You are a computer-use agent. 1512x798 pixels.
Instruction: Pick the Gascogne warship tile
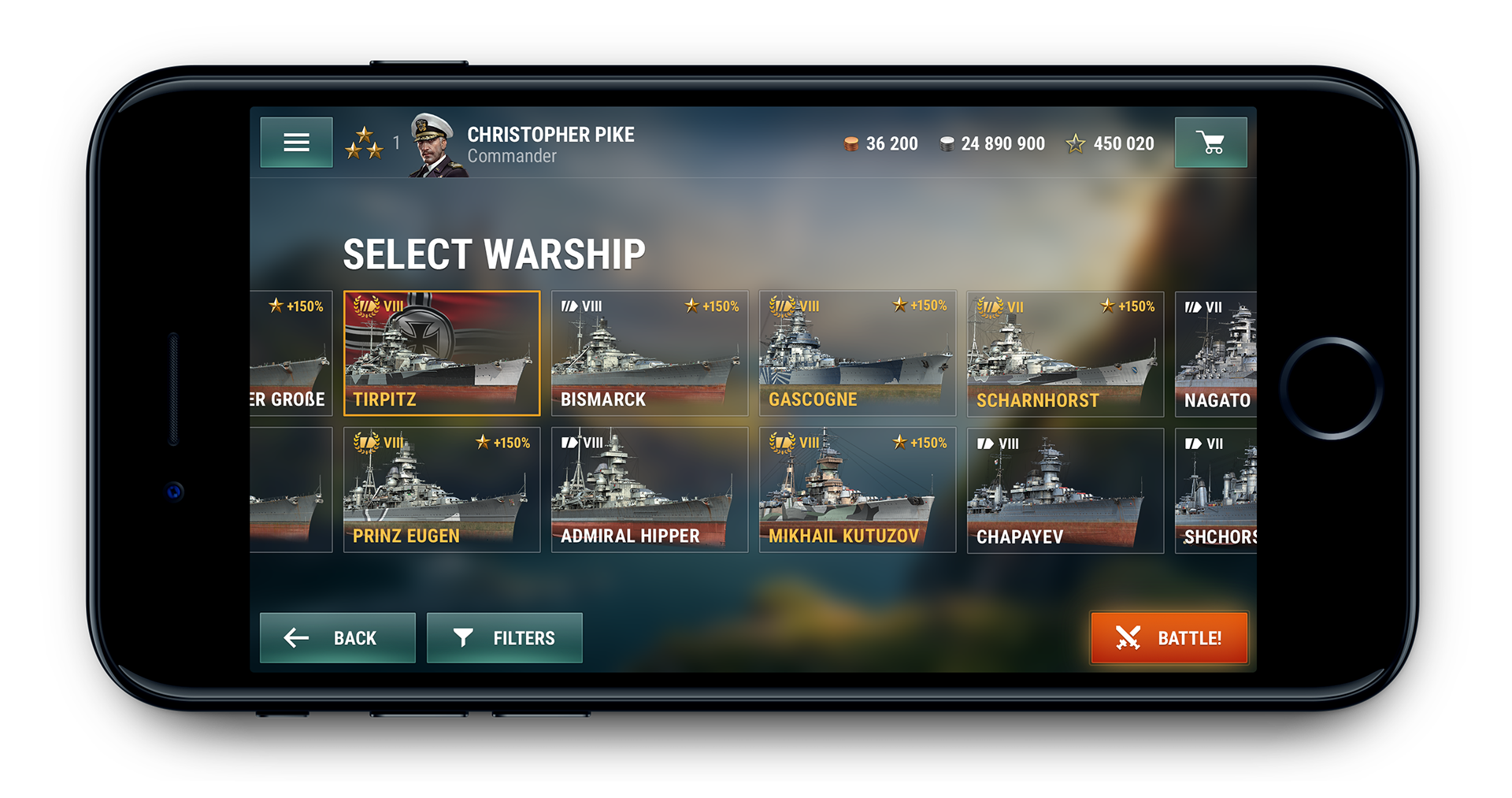(x=858, y=353)
